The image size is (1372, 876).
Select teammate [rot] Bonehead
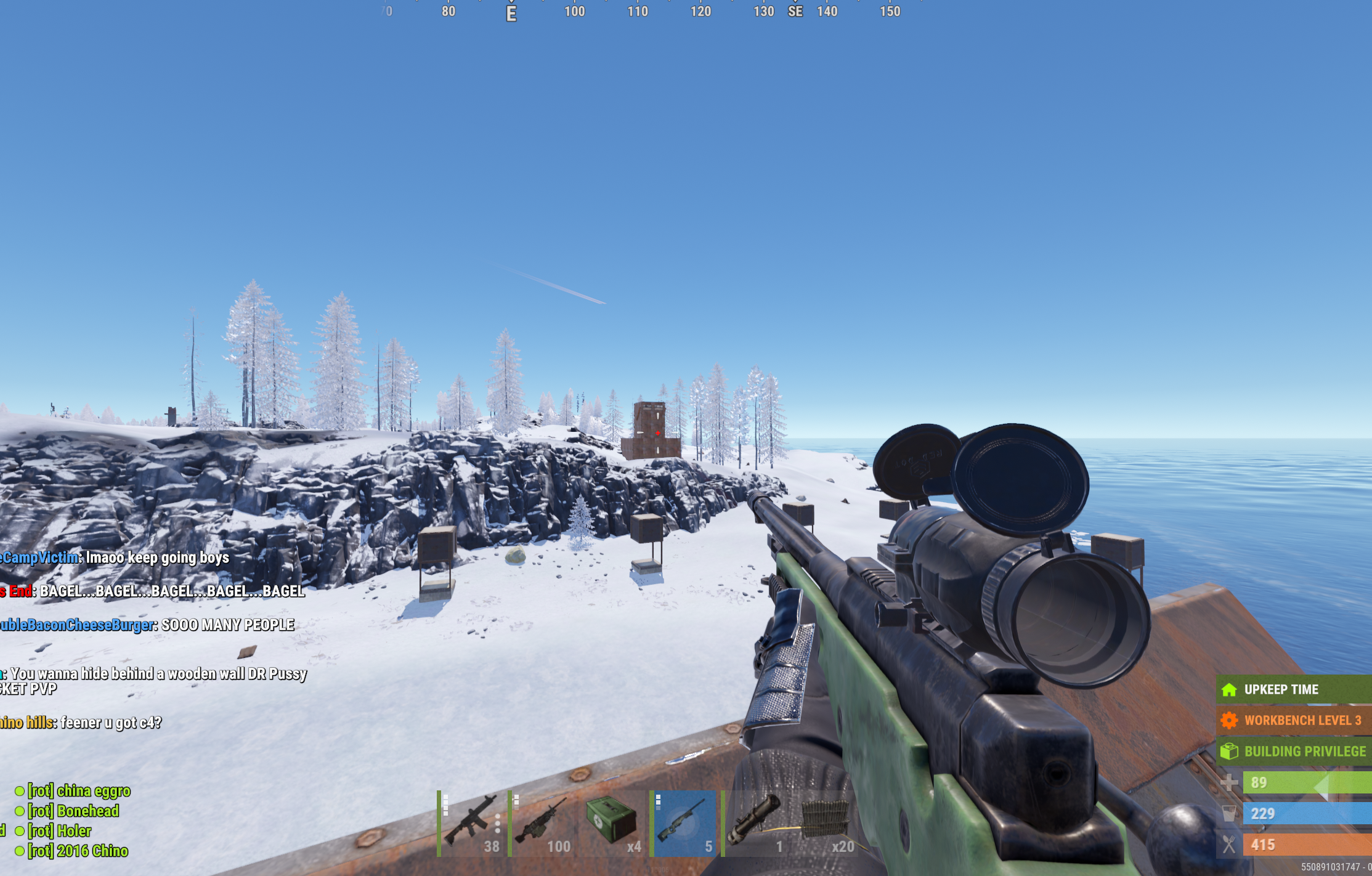pyautogui.click(x=73, y=811)
